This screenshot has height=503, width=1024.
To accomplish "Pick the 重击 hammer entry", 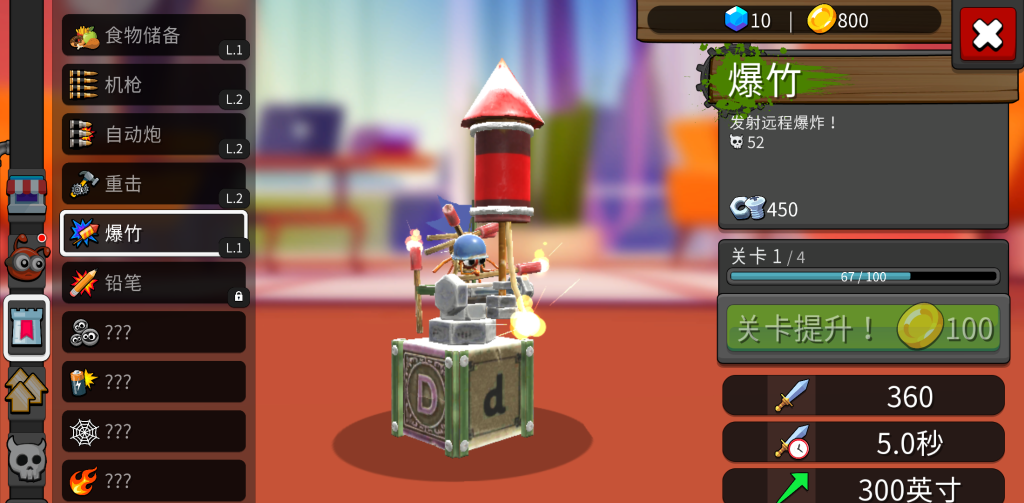I will [x=154, y=184].
